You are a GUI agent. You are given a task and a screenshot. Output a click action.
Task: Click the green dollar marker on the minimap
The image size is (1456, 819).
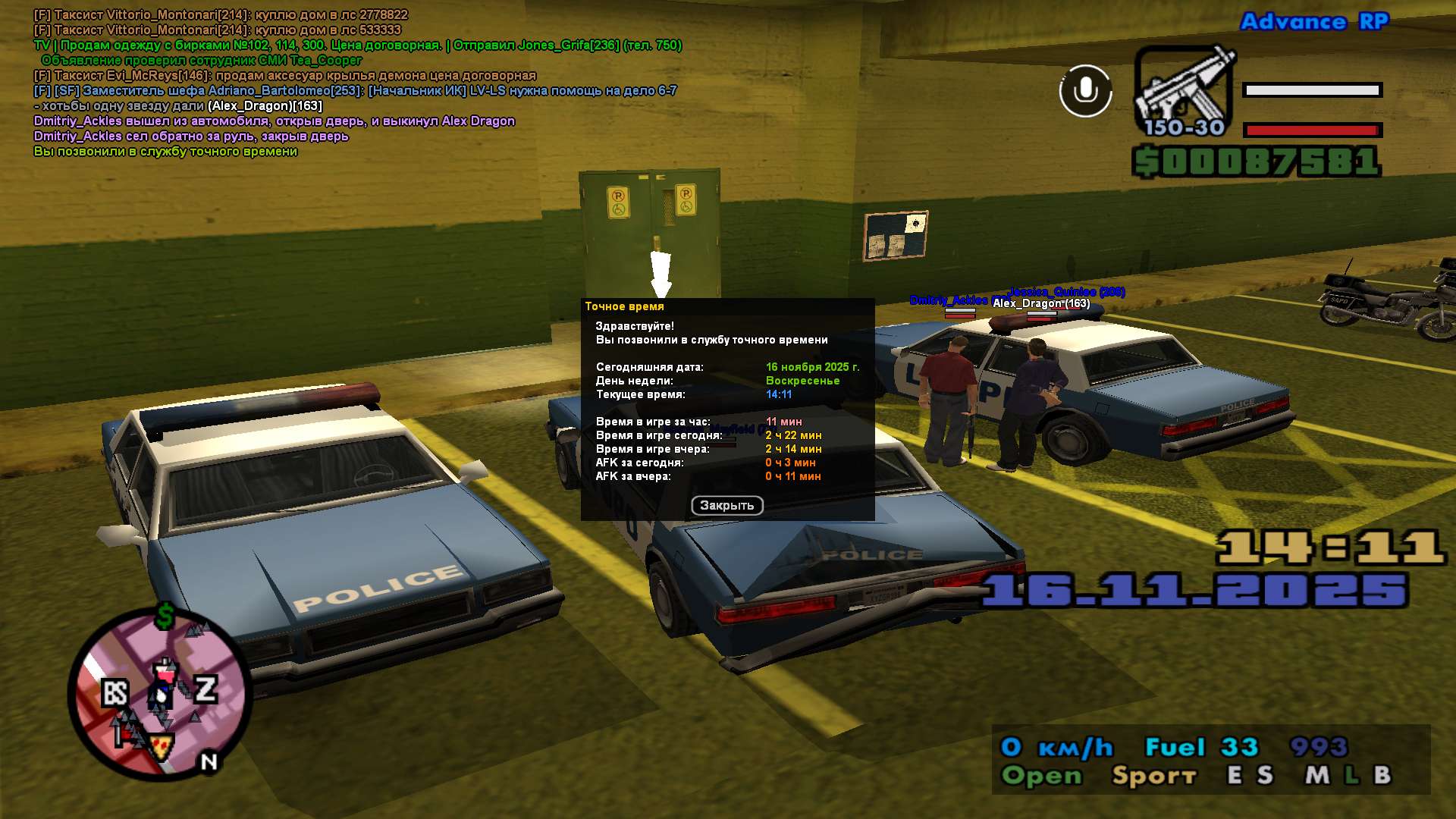[165, 617]
